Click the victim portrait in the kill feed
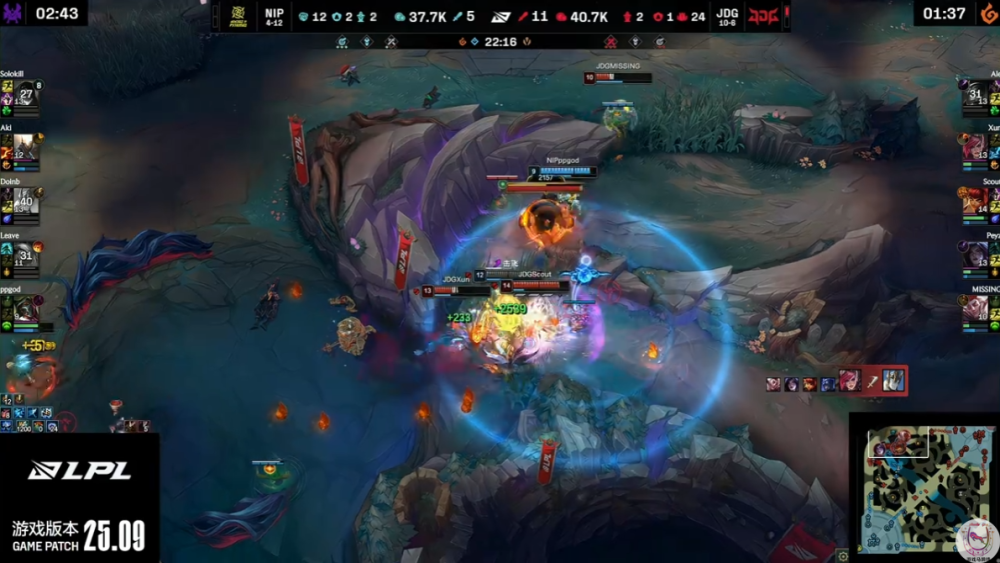 [893, 381]
